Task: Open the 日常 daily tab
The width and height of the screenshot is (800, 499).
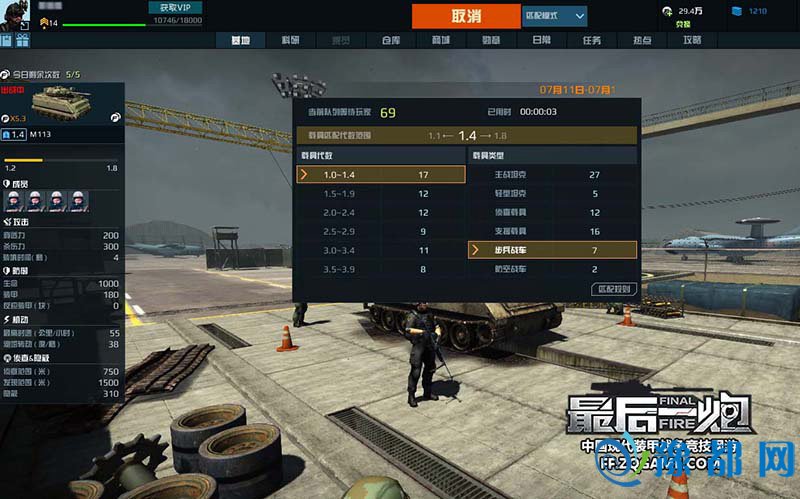Action: click(541, 40)
